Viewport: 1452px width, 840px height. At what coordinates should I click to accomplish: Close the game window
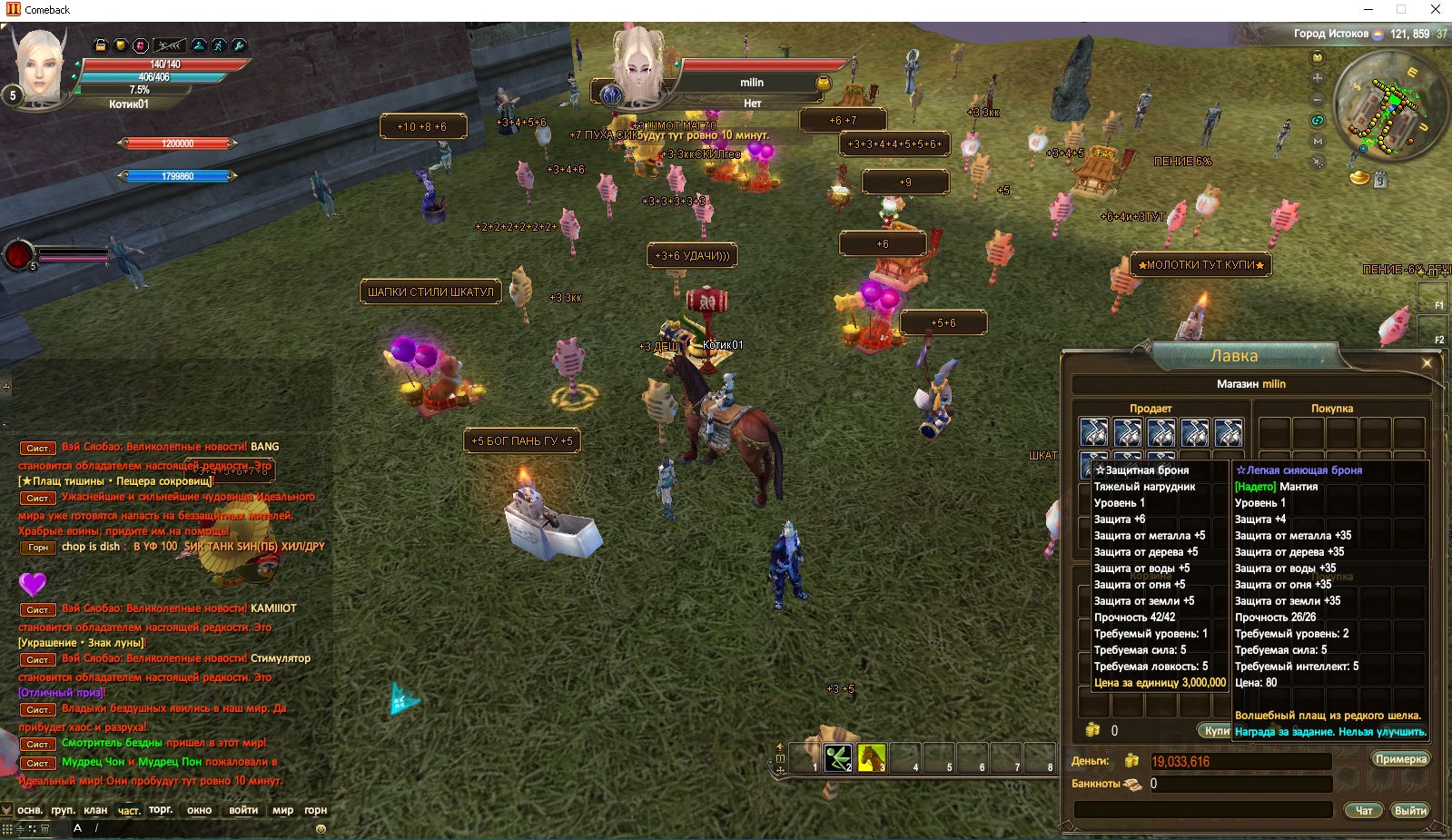coord(1435,10)
